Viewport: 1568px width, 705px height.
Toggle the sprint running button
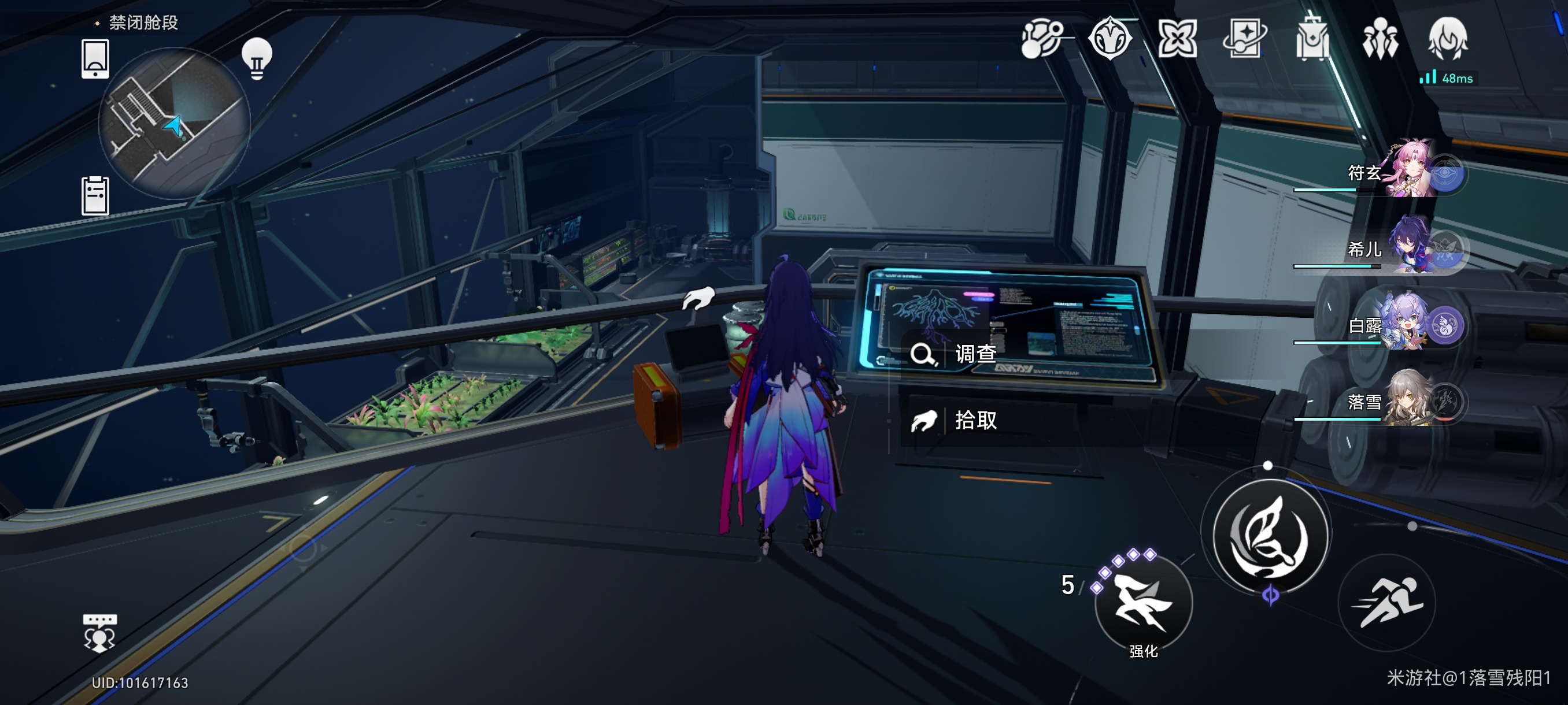[x=1387, y=603]
